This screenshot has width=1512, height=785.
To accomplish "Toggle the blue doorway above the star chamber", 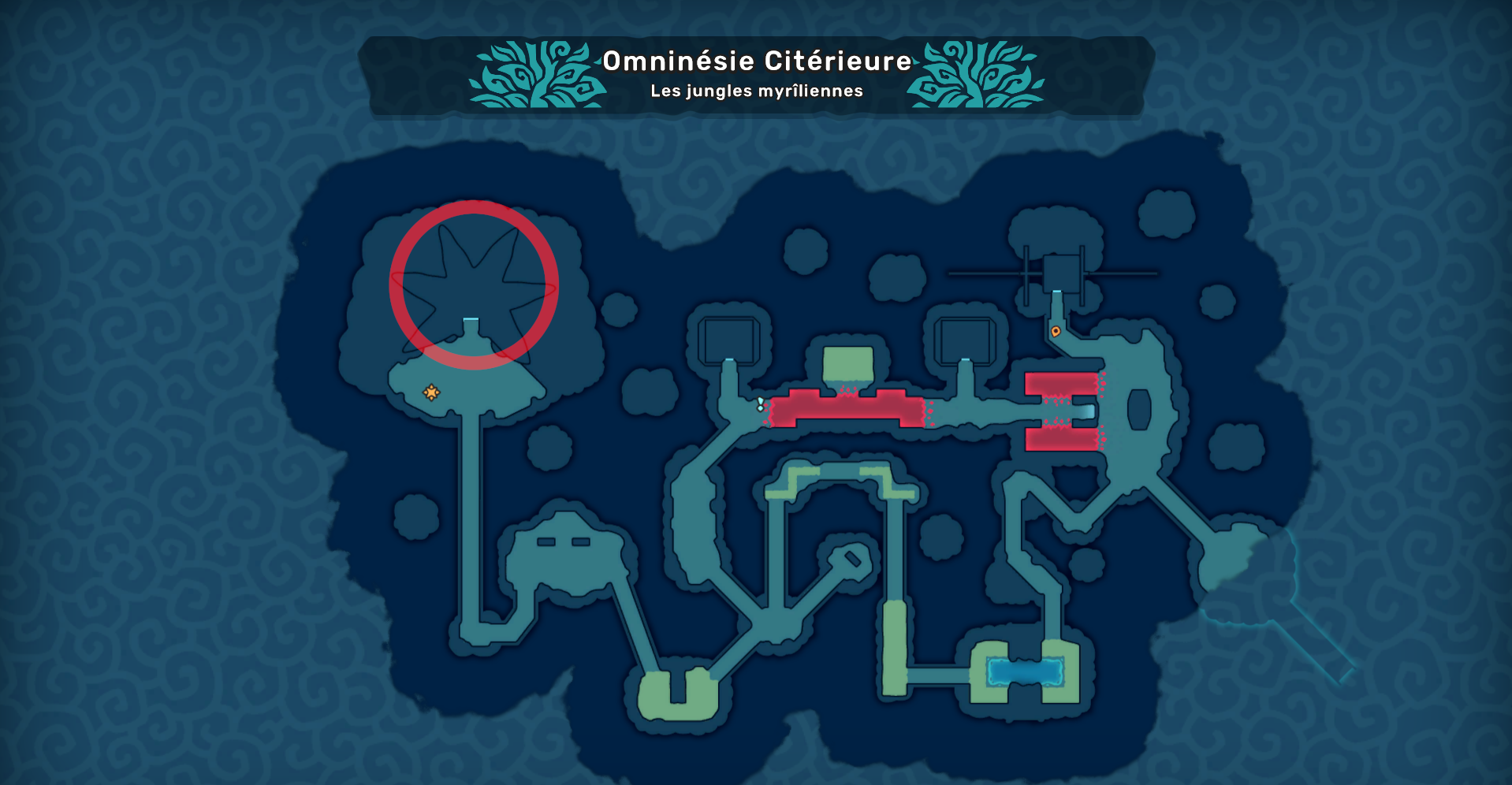I will [471, 318].
